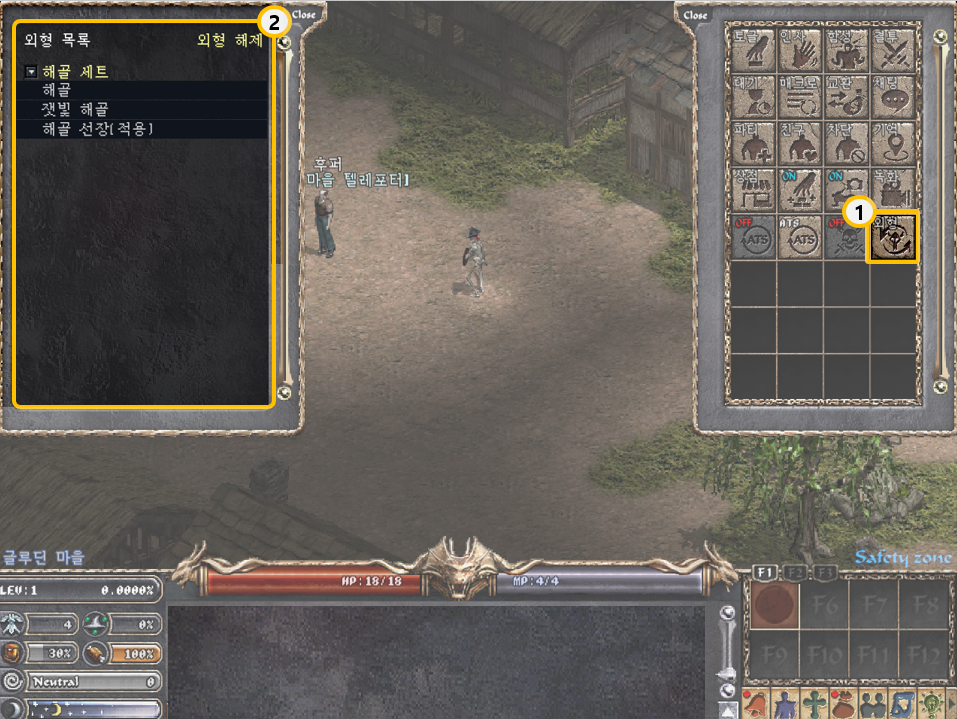Click the bell icon in bottom toolbar
This screenshot has width=957, height=719.
pyautogui.click(x=754, y=703)
